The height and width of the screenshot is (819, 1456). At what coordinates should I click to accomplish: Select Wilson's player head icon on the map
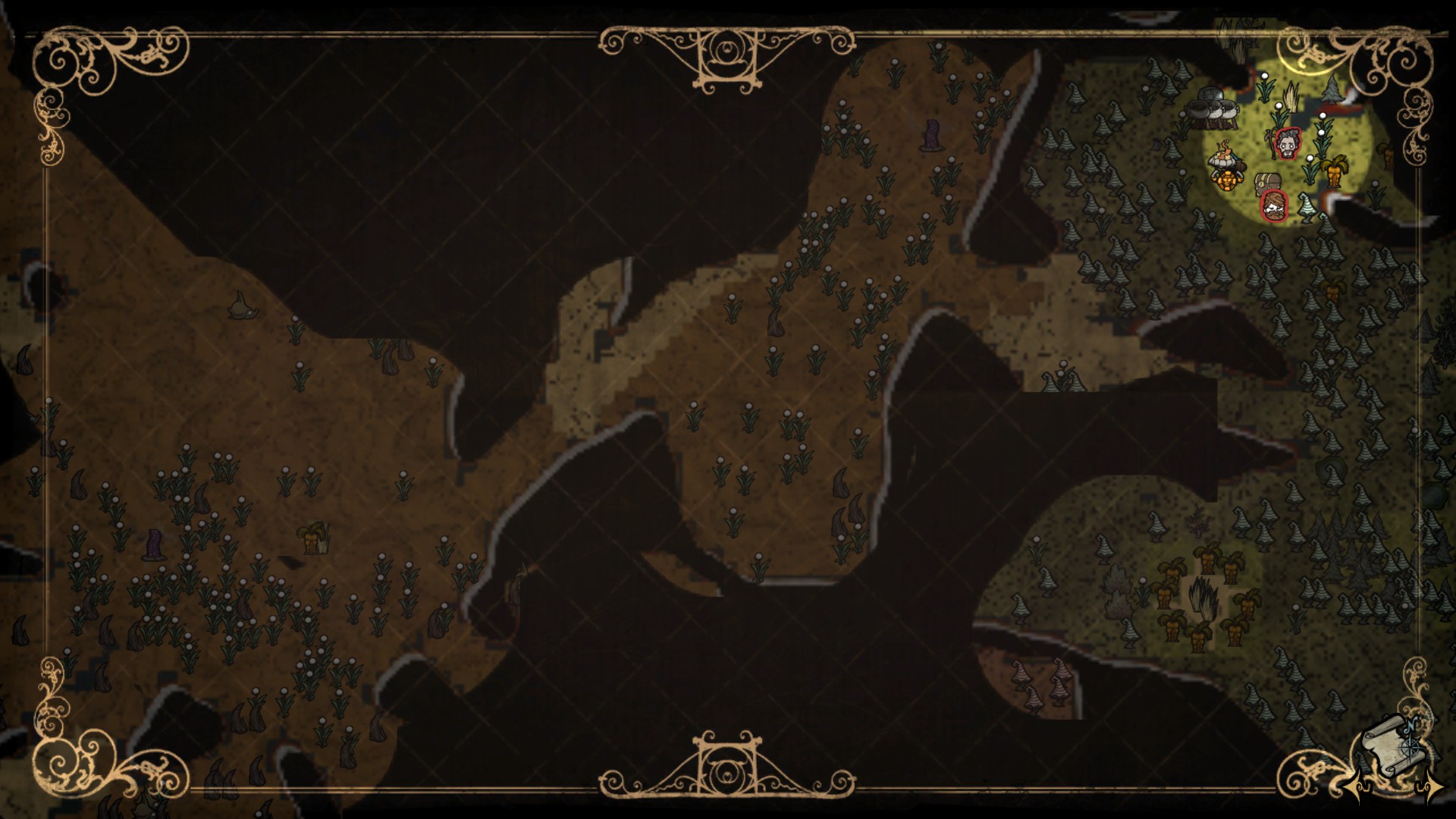point(1288,144)
